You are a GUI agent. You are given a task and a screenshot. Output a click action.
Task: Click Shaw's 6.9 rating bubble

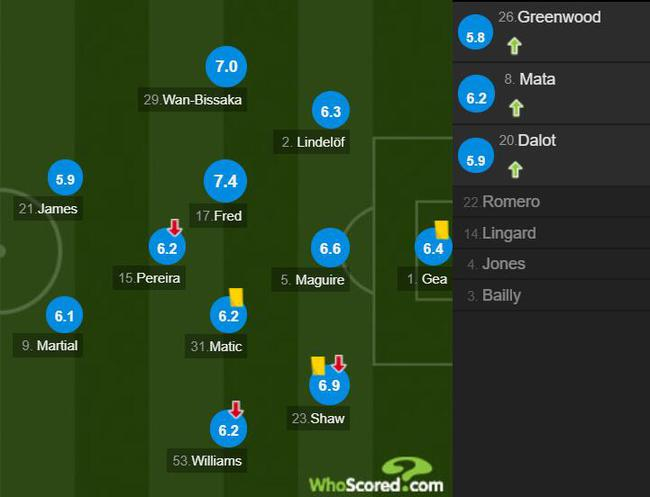point(329,385)
